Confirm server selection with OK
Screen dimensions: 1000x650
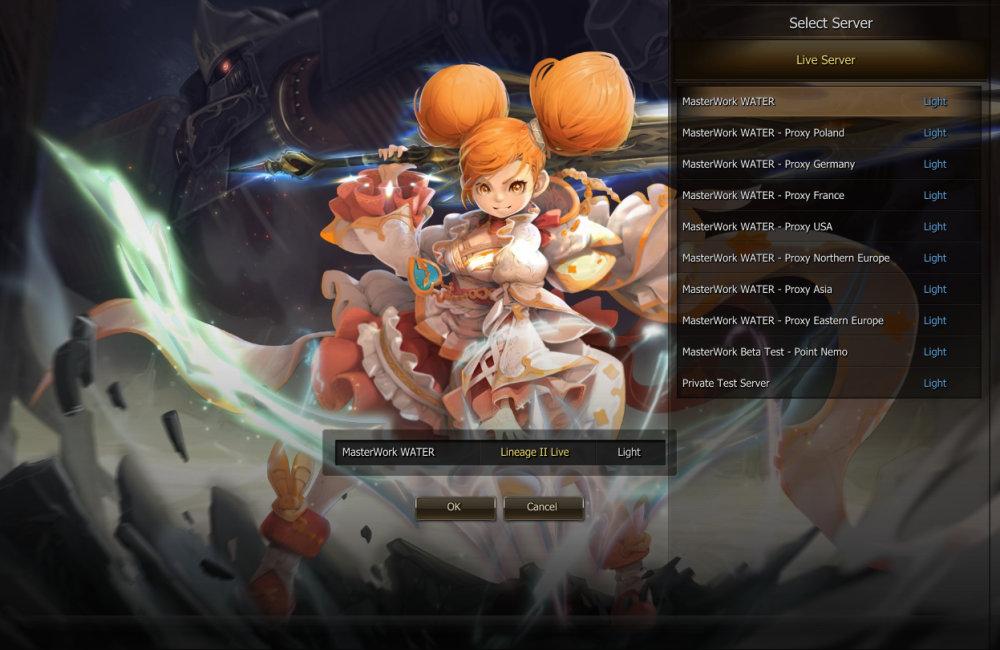[x=455, y=507]
